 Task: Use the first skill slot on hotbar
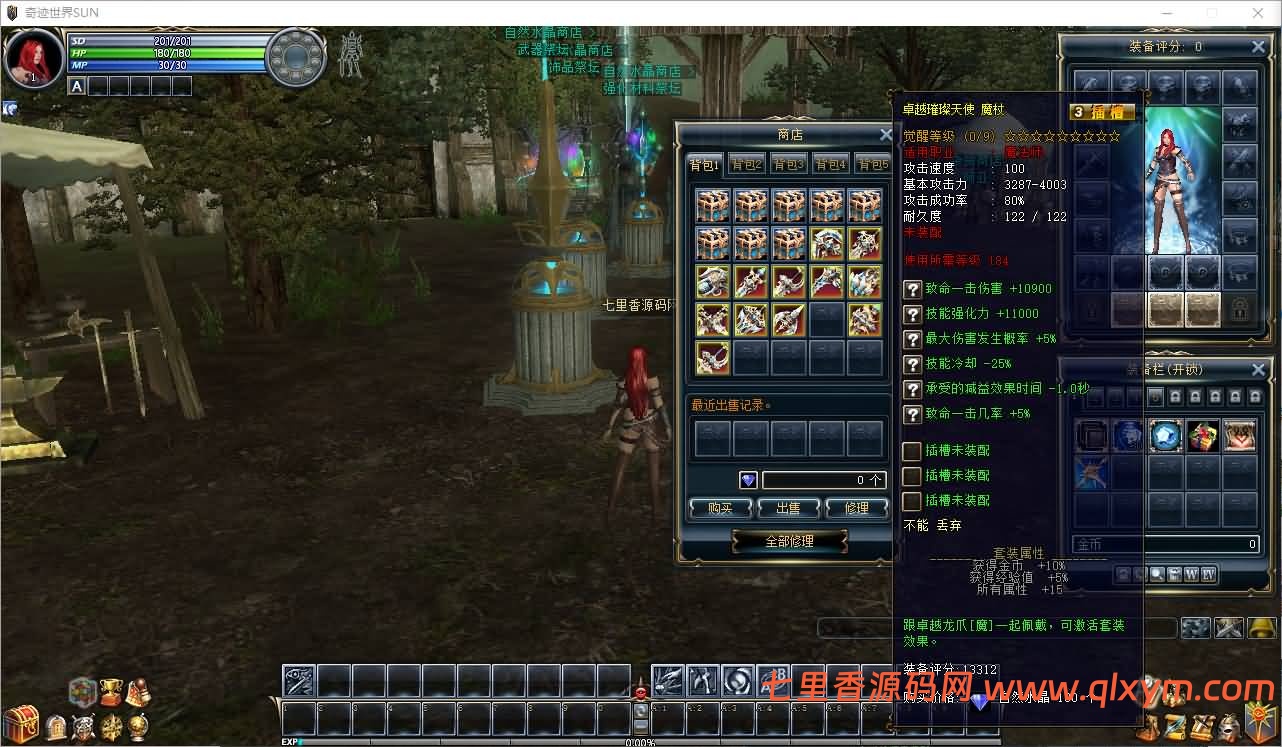click(x=299, y=681)
